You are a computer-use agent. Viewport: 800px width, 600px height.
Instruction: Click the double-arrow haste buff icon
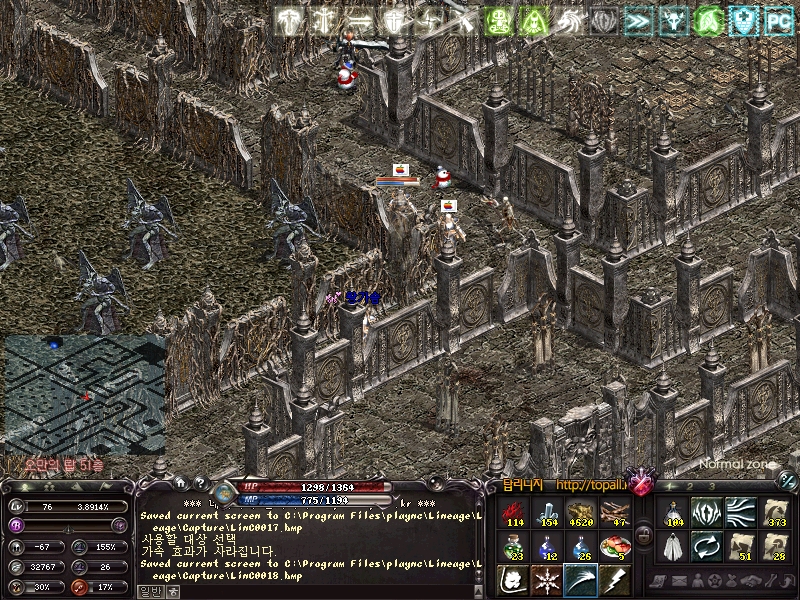point(637,20)
